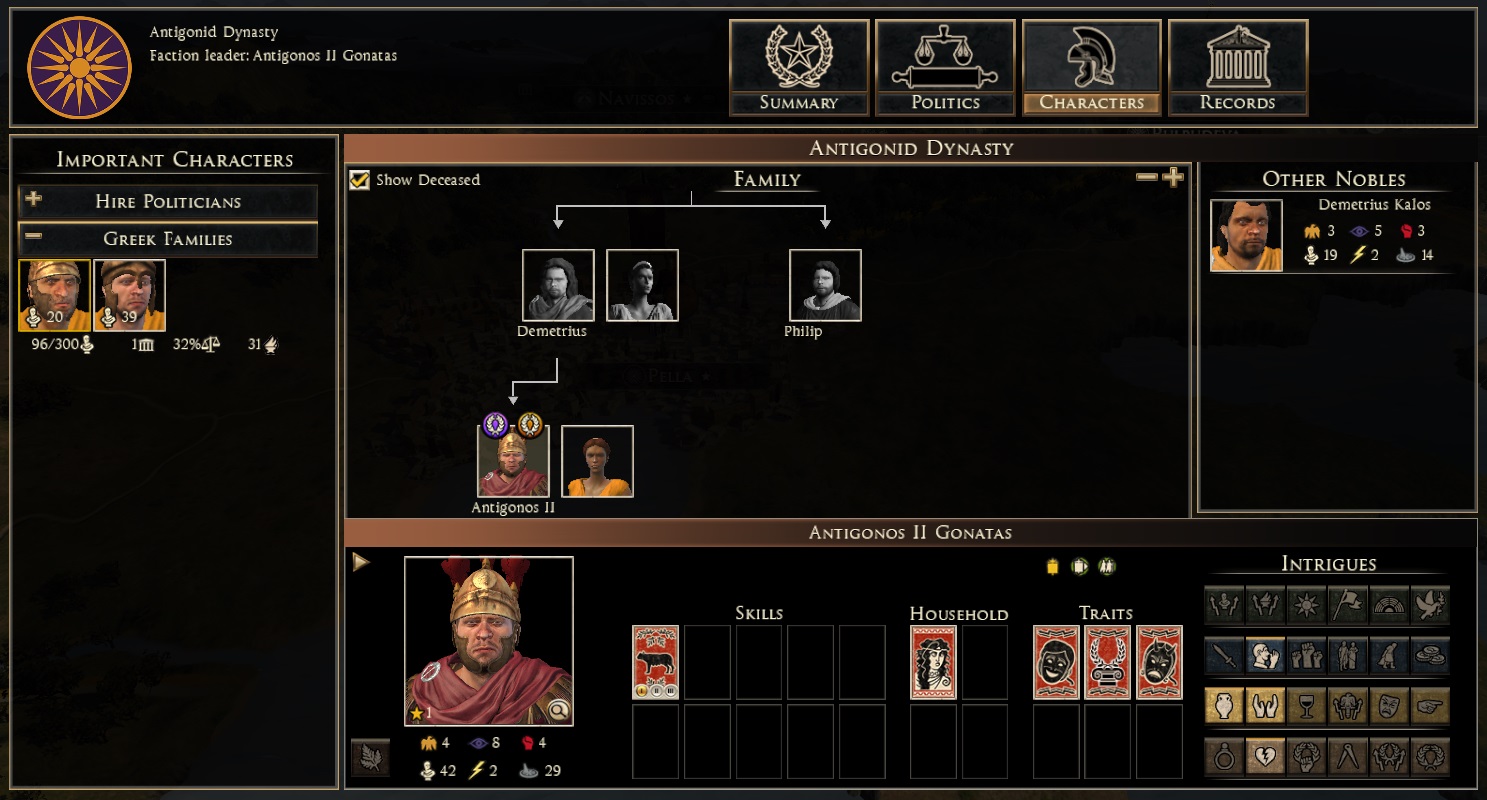1487x800 pixels.
Task: Expand the Hire Politicians section
Action: 168,201
